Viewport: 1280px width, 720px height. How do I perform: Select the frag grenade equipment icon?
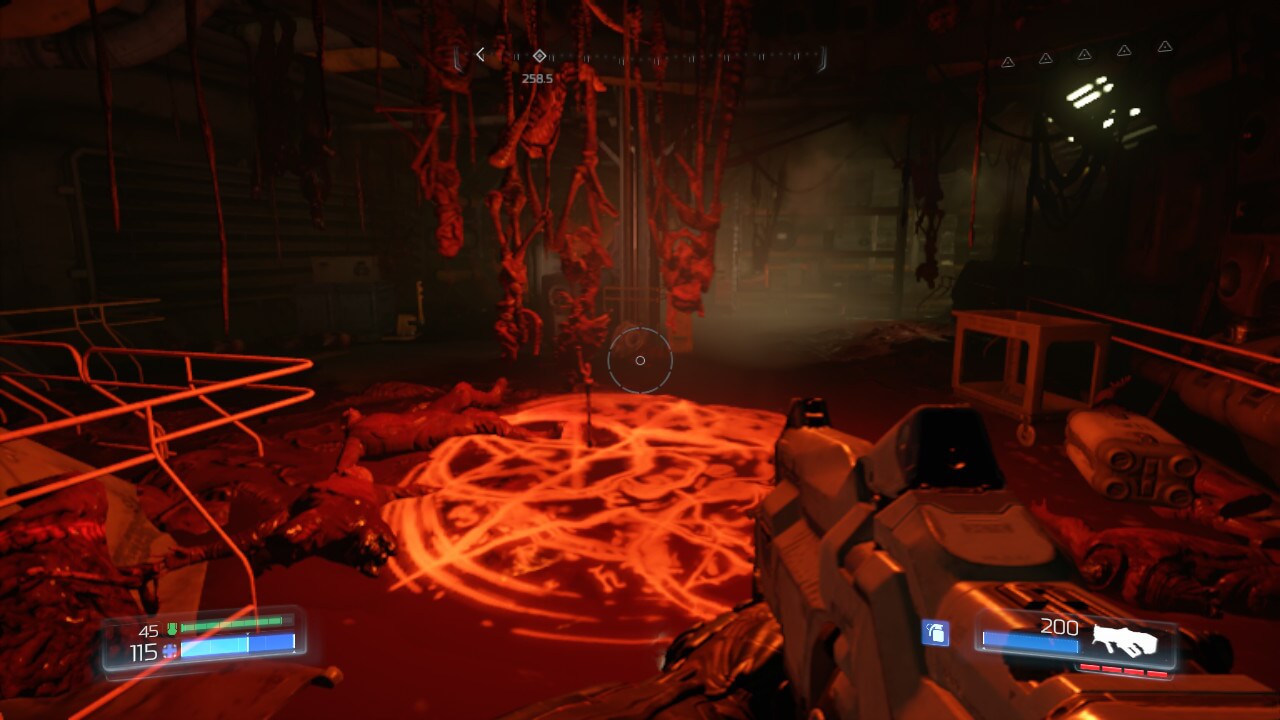[935, 632]
